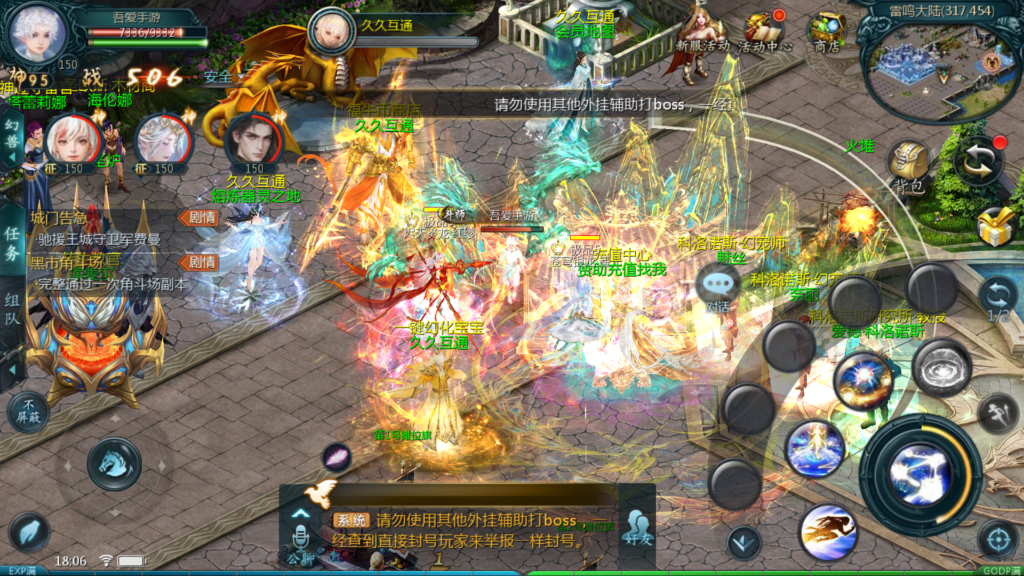Use the main lightning attack skill
Screen dimensions: 1024x576
[921, 474]
